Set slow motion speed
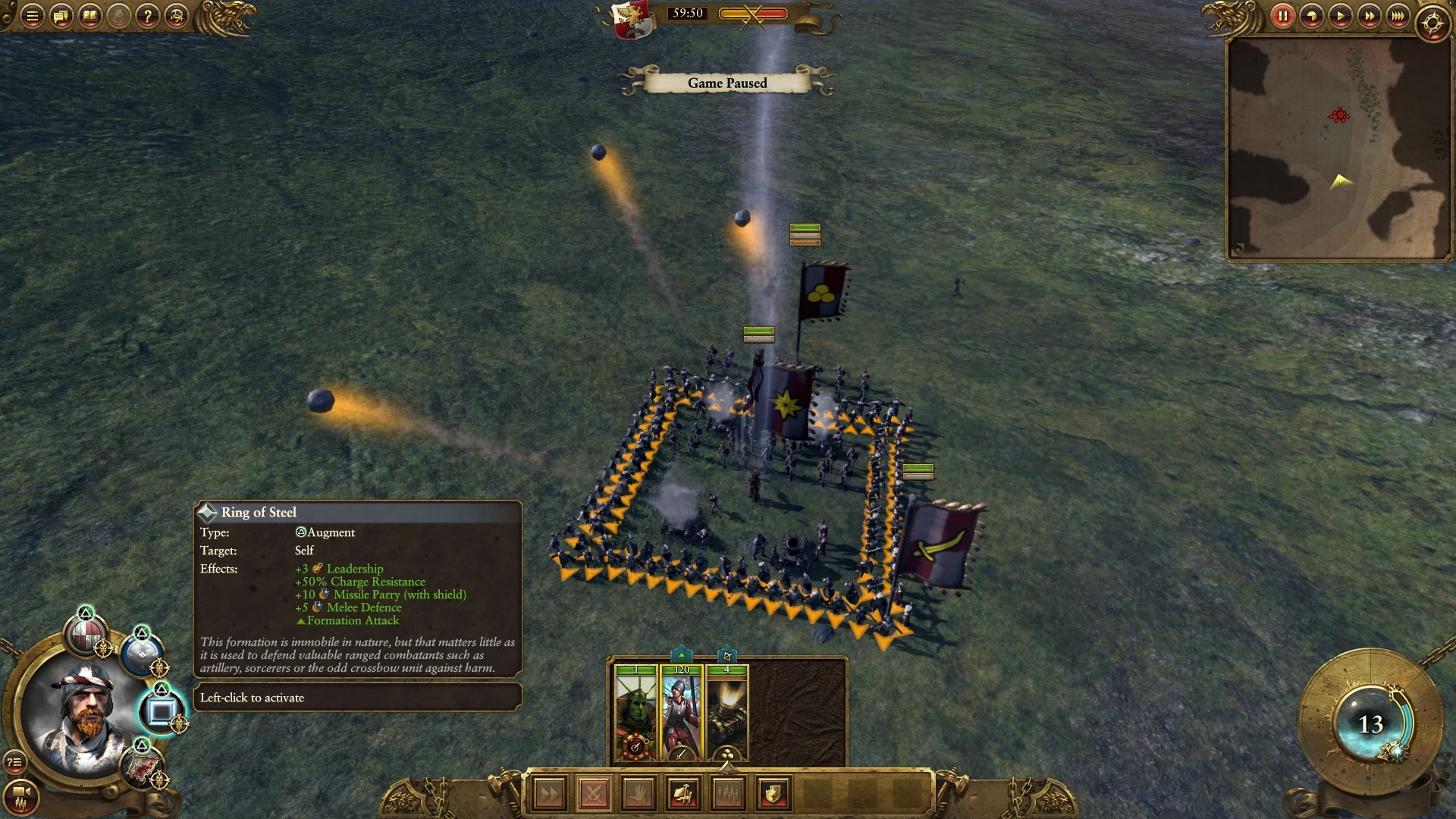 (x=1311, y=16)
